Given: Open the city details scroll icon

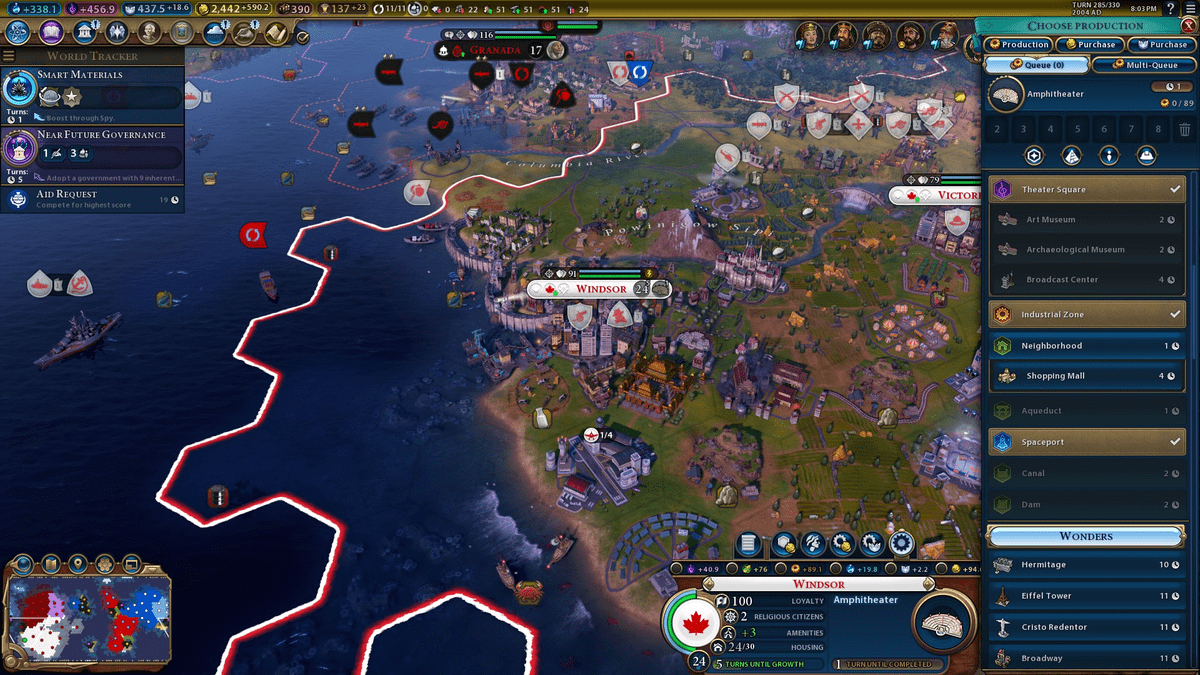Looking at the screenshot, I should pos(748,544).
